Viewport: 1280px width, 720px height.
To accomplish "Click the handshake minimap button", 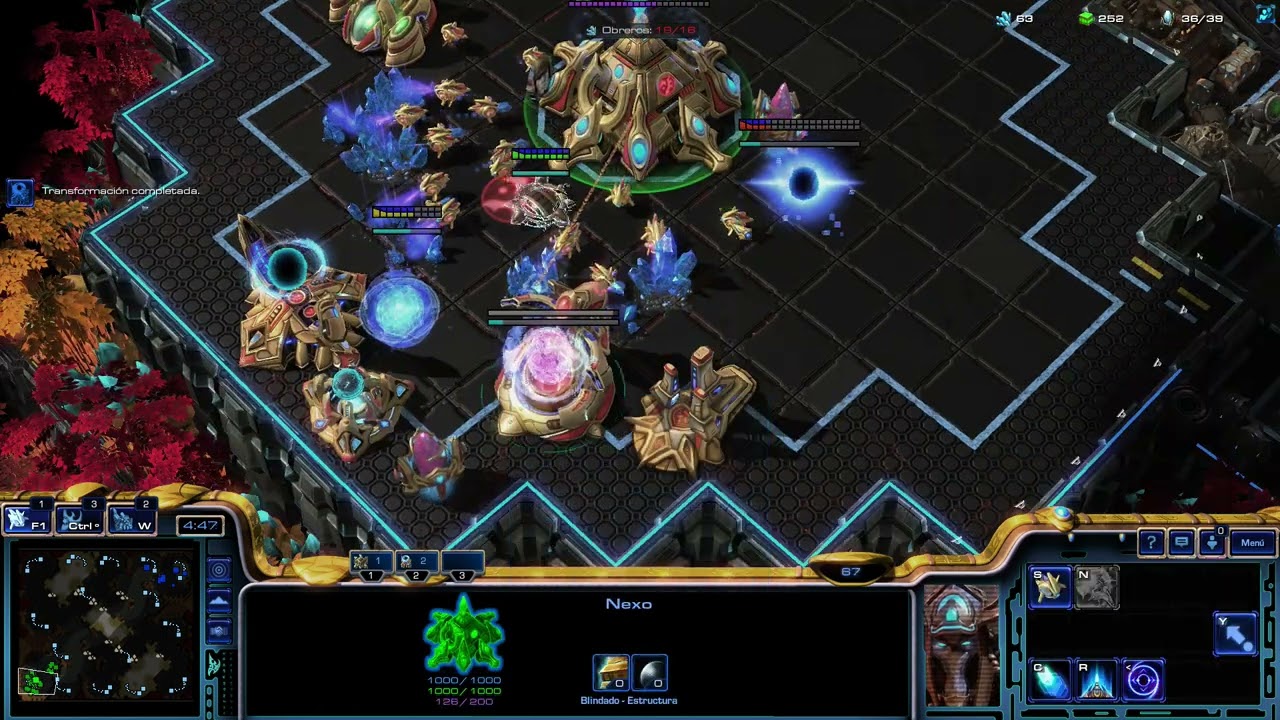I will 218,631.
